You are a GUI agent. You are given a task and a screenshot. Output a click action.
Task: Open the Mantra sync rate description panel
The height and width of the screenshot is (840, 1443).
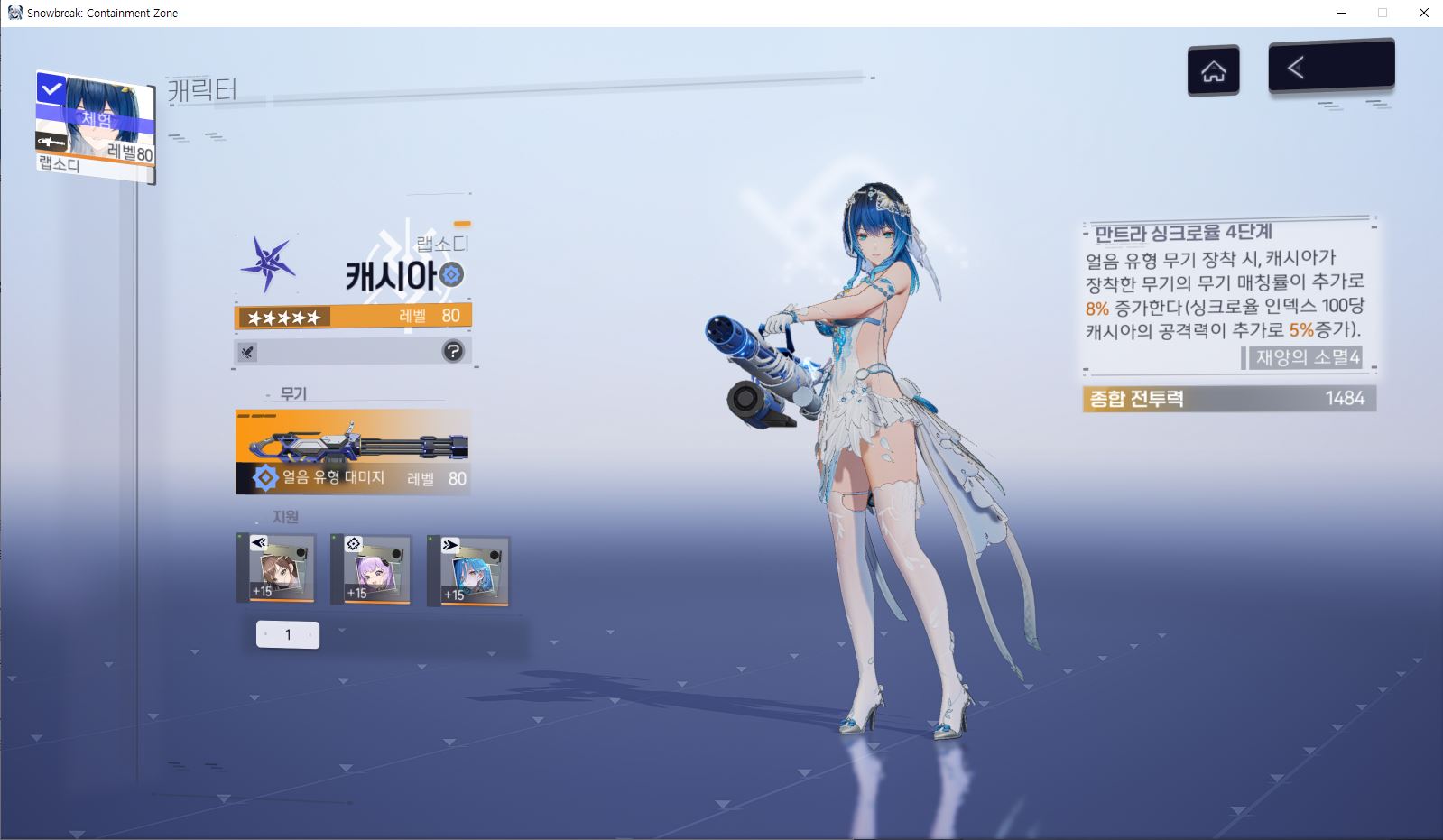click(x=1228, y=296)
